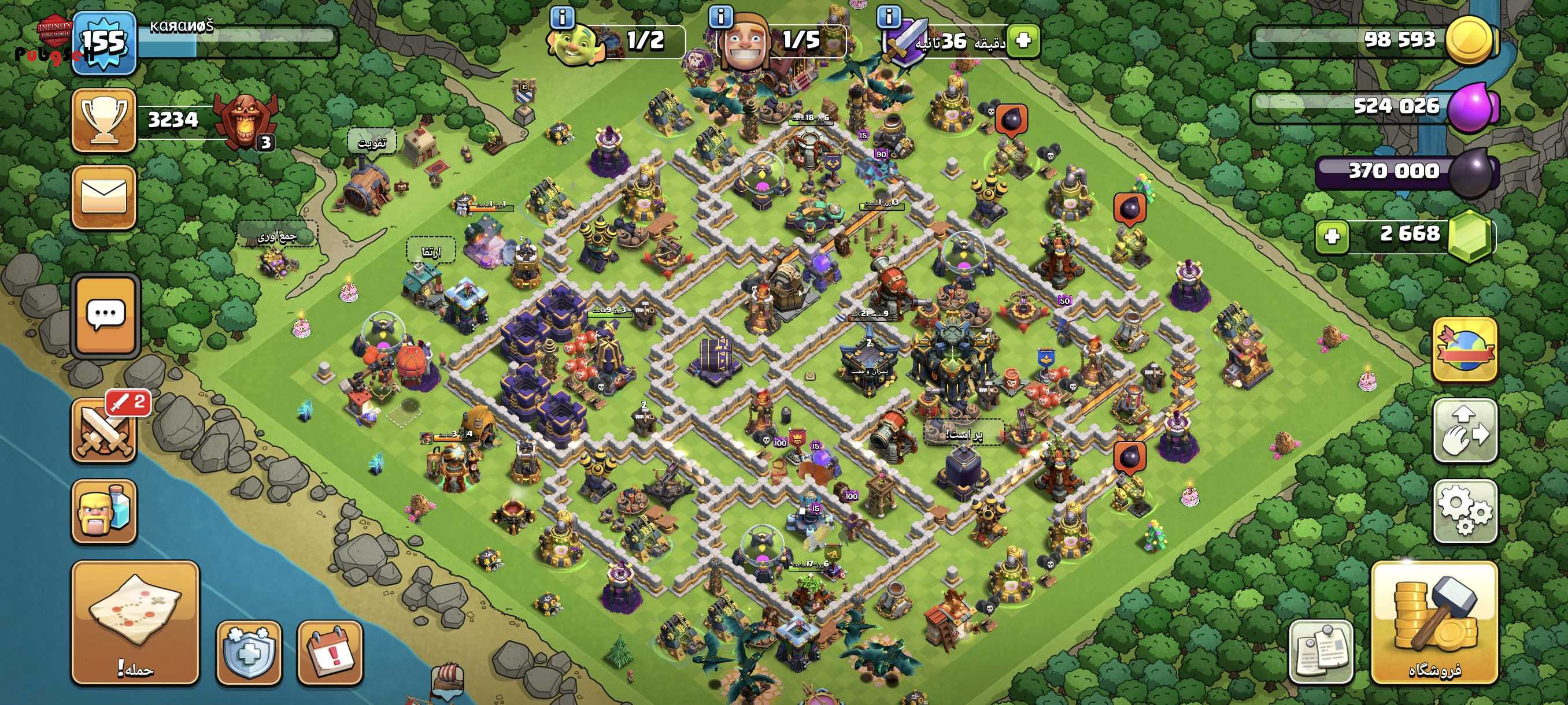Tap the Collect bubble over the cart
The height and width of the screenshot is (705, 1568).
click(x=278, y=236)
